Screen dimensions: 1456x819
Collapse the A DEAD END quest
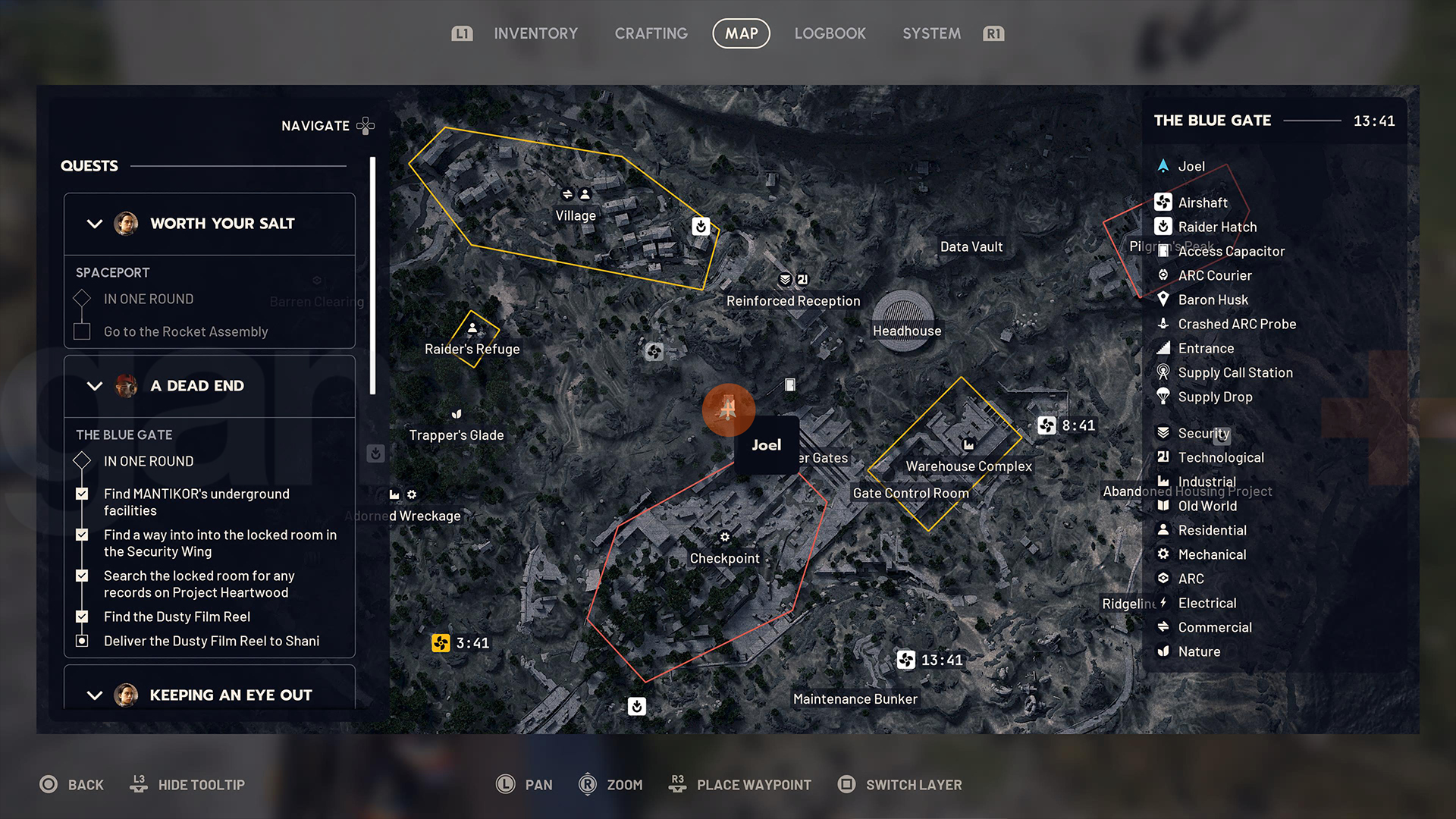tap(95, 386)
